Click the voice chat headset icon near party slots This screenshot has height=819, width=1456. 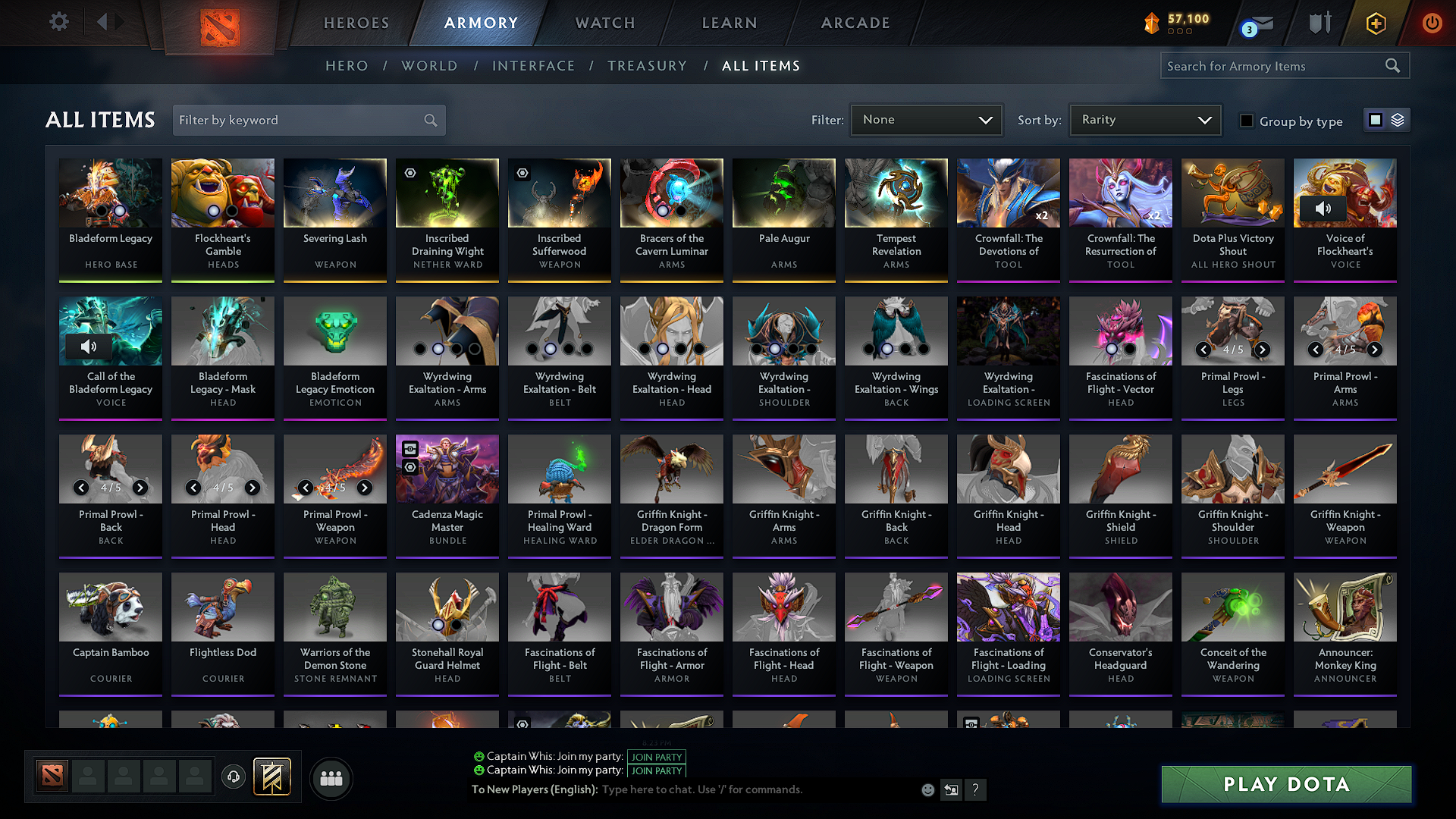coord(234,777)
